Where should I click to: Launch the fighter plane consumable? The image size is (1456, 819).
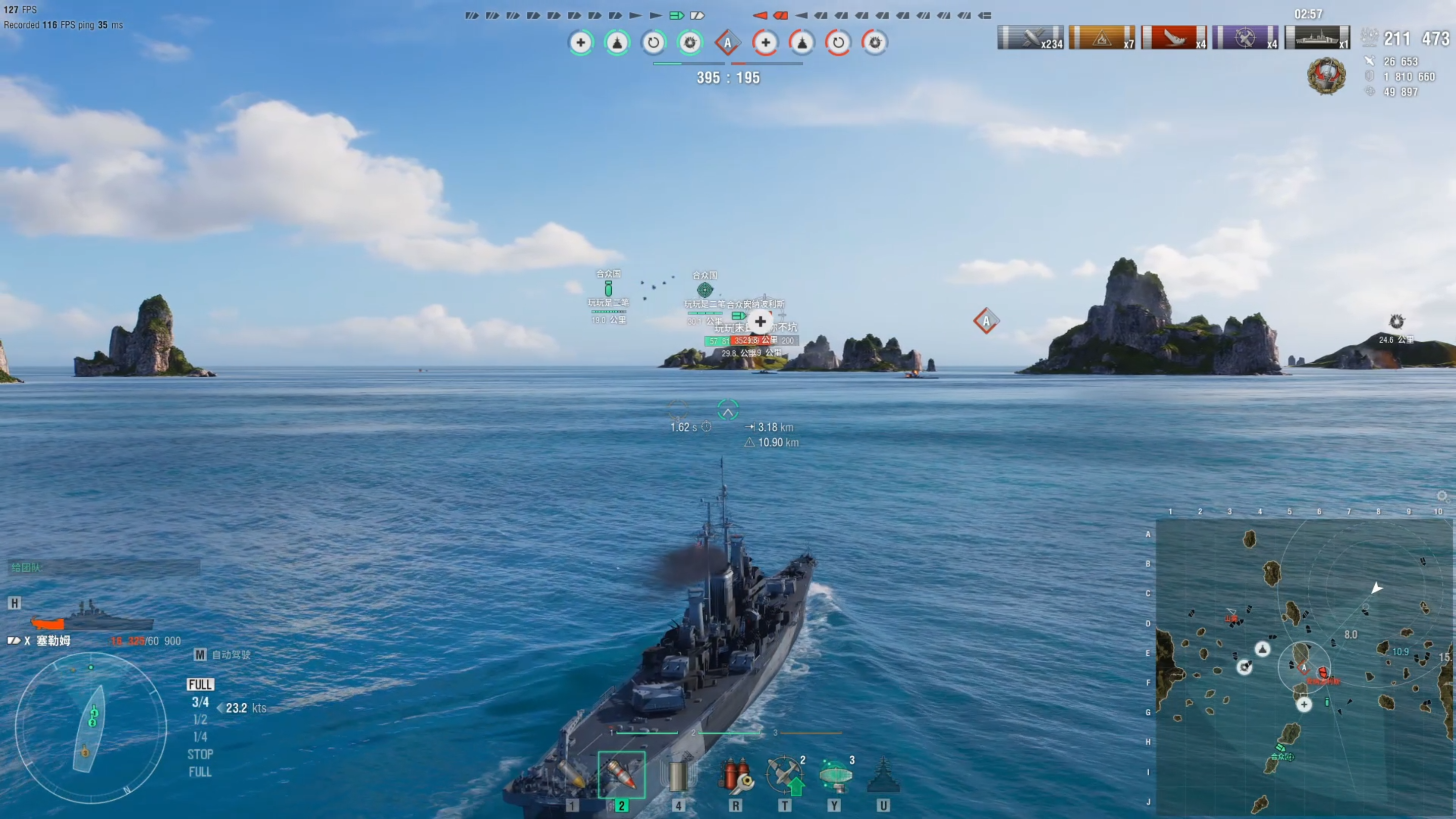click(x=785, y=775)
